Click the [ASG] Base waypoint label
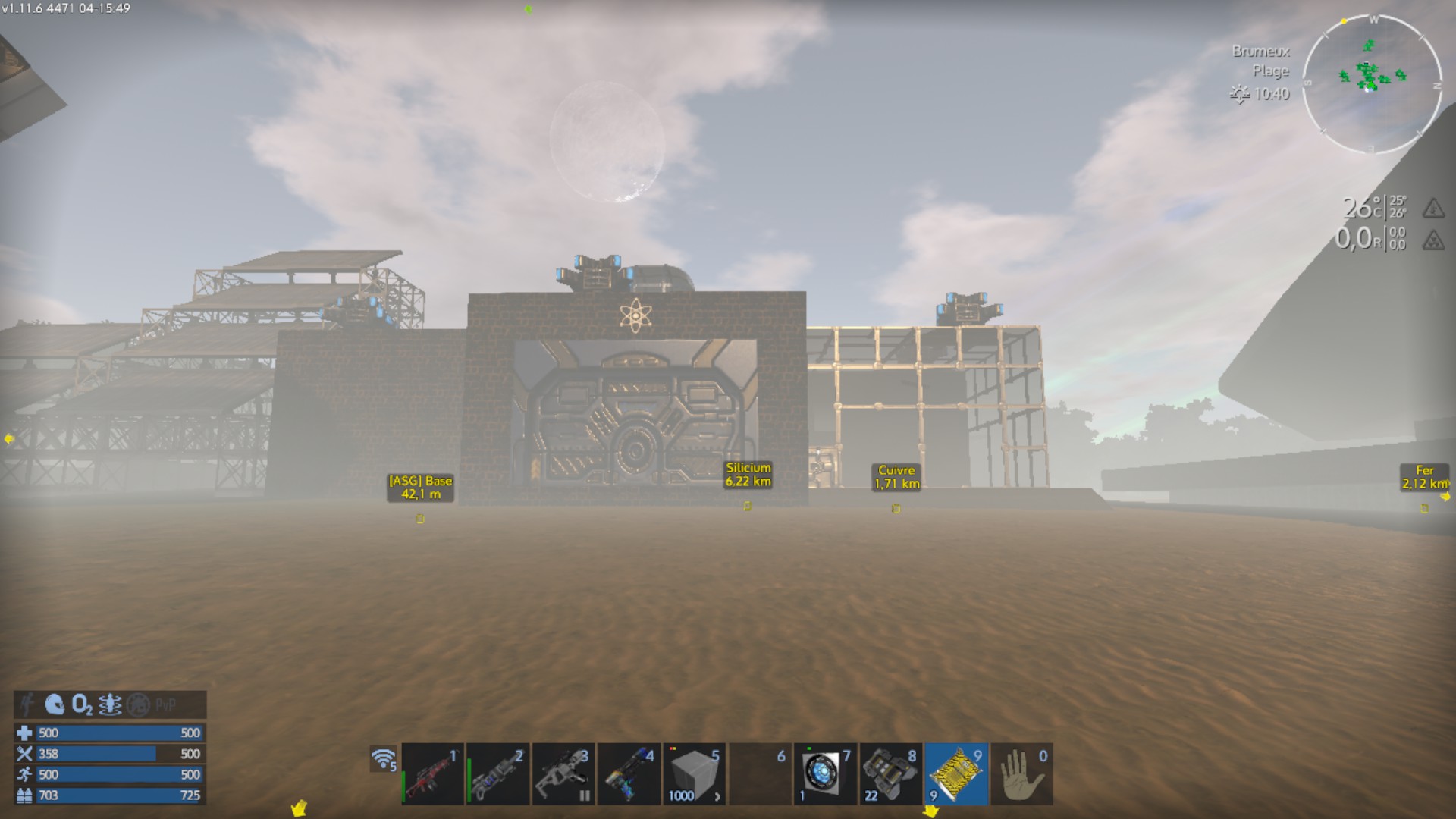Screen dimensions: 1456x819 pos(419,486)
